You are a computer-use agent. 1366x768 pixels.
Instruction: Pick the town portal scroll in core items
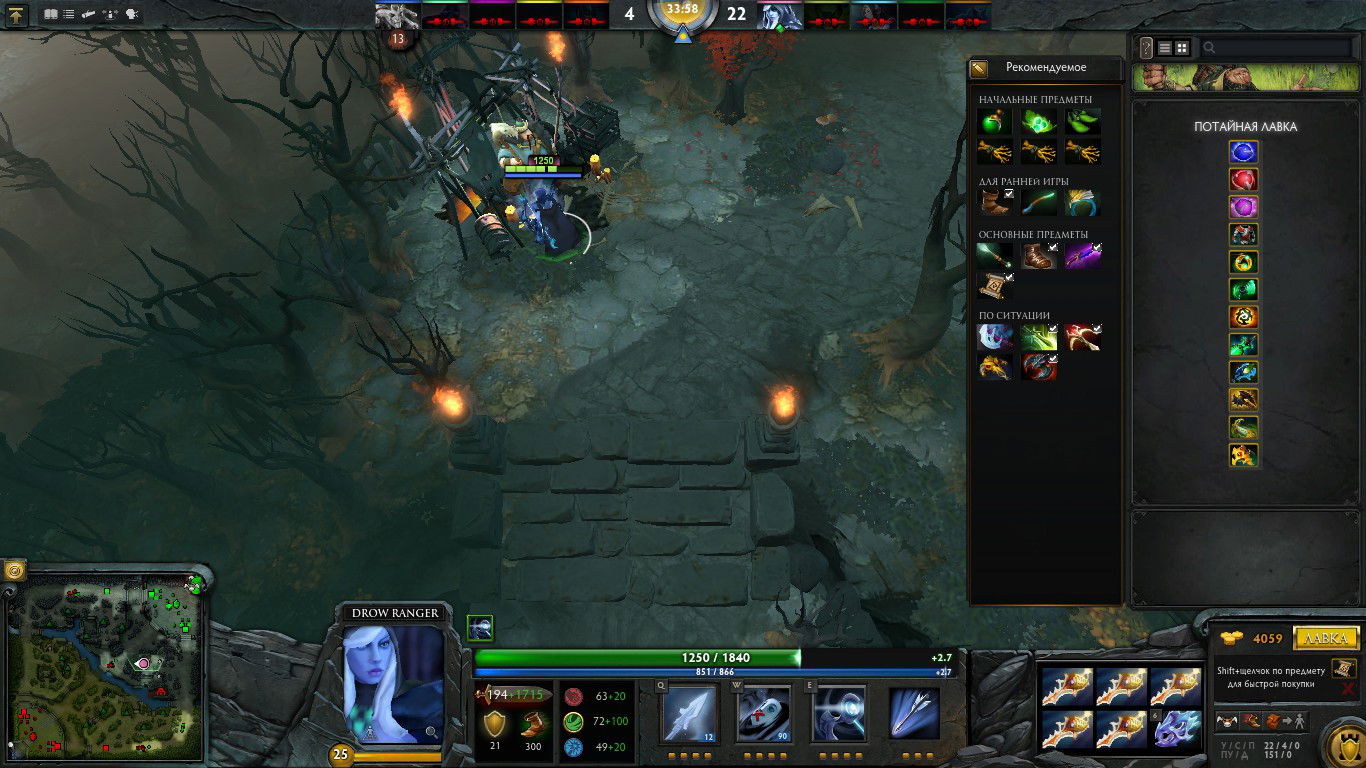pos(996,286)
